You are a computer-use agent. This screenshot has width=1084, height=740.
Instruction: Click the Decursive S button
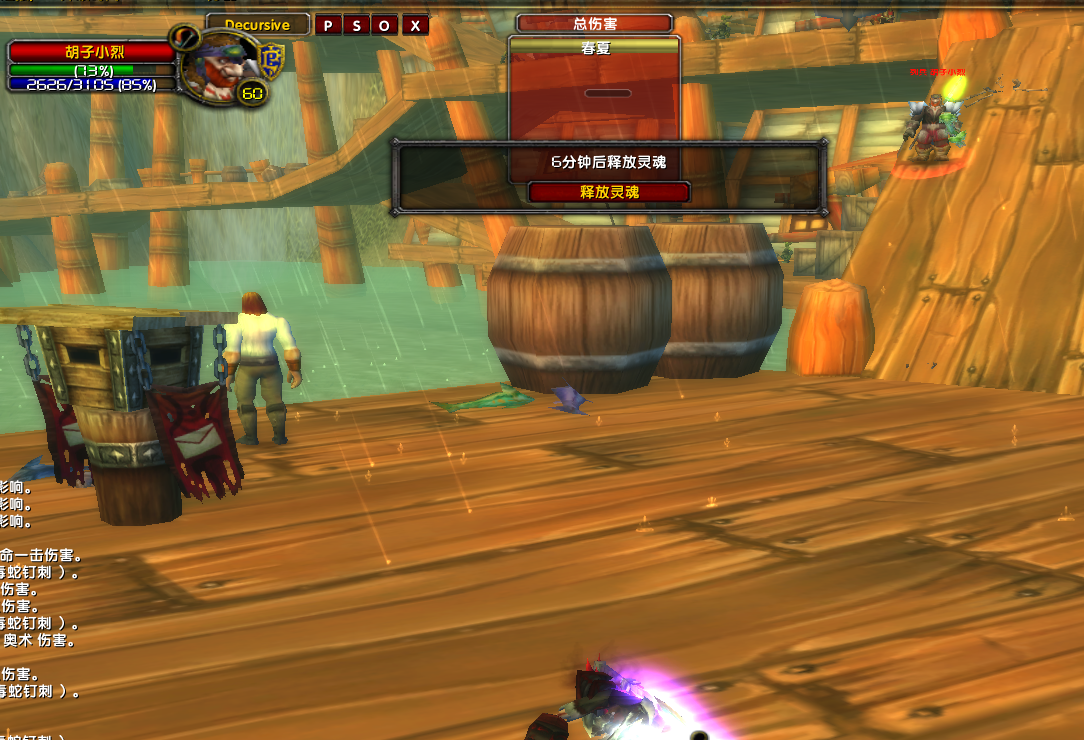point(357,26)
